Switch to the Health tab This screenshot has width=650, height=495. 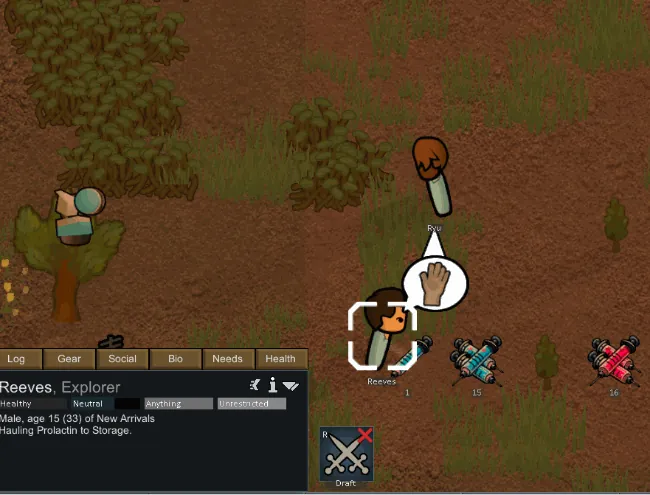(280, 359)
